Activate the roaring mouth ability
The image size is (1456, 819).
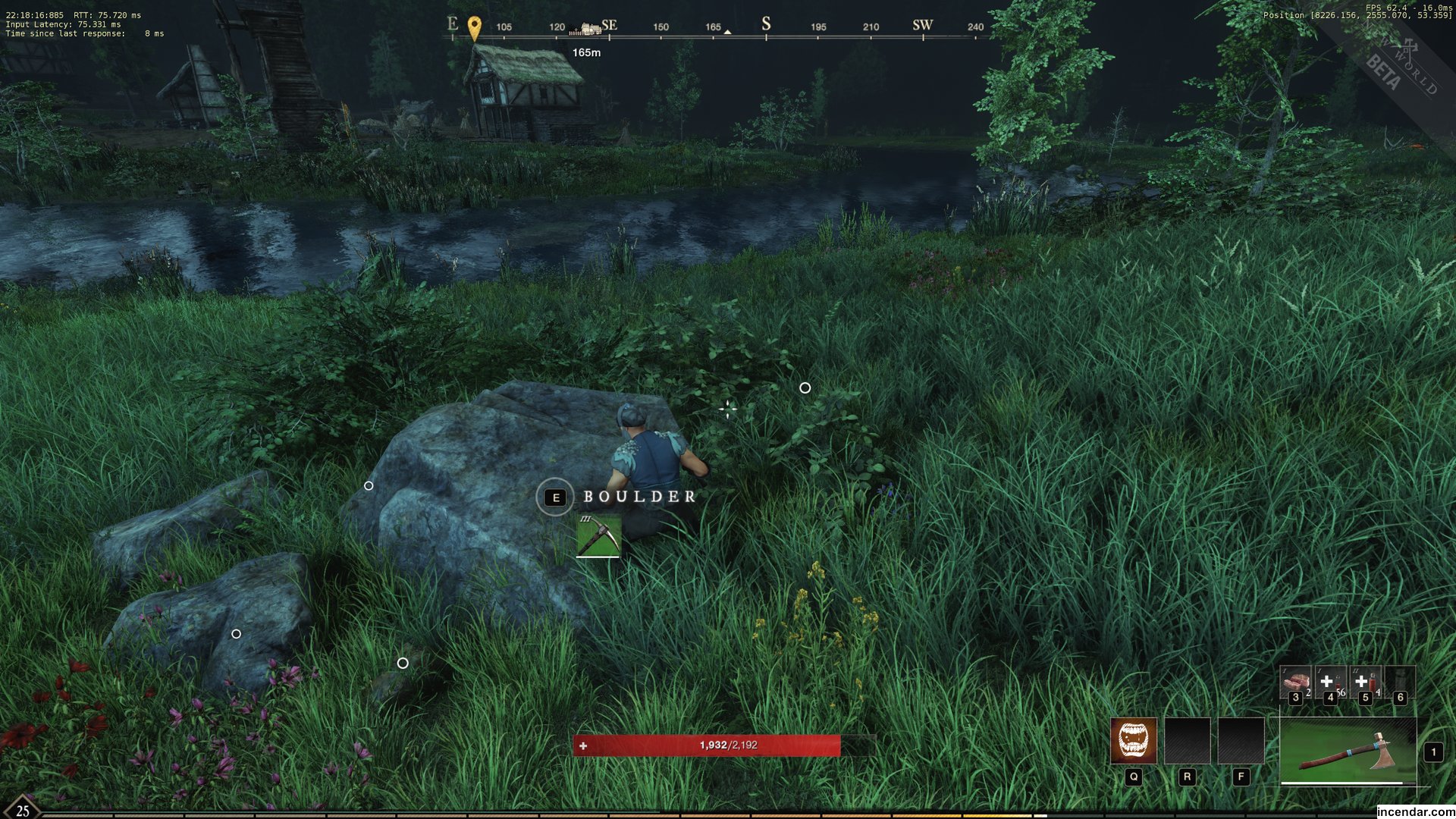coord(1133,740)
